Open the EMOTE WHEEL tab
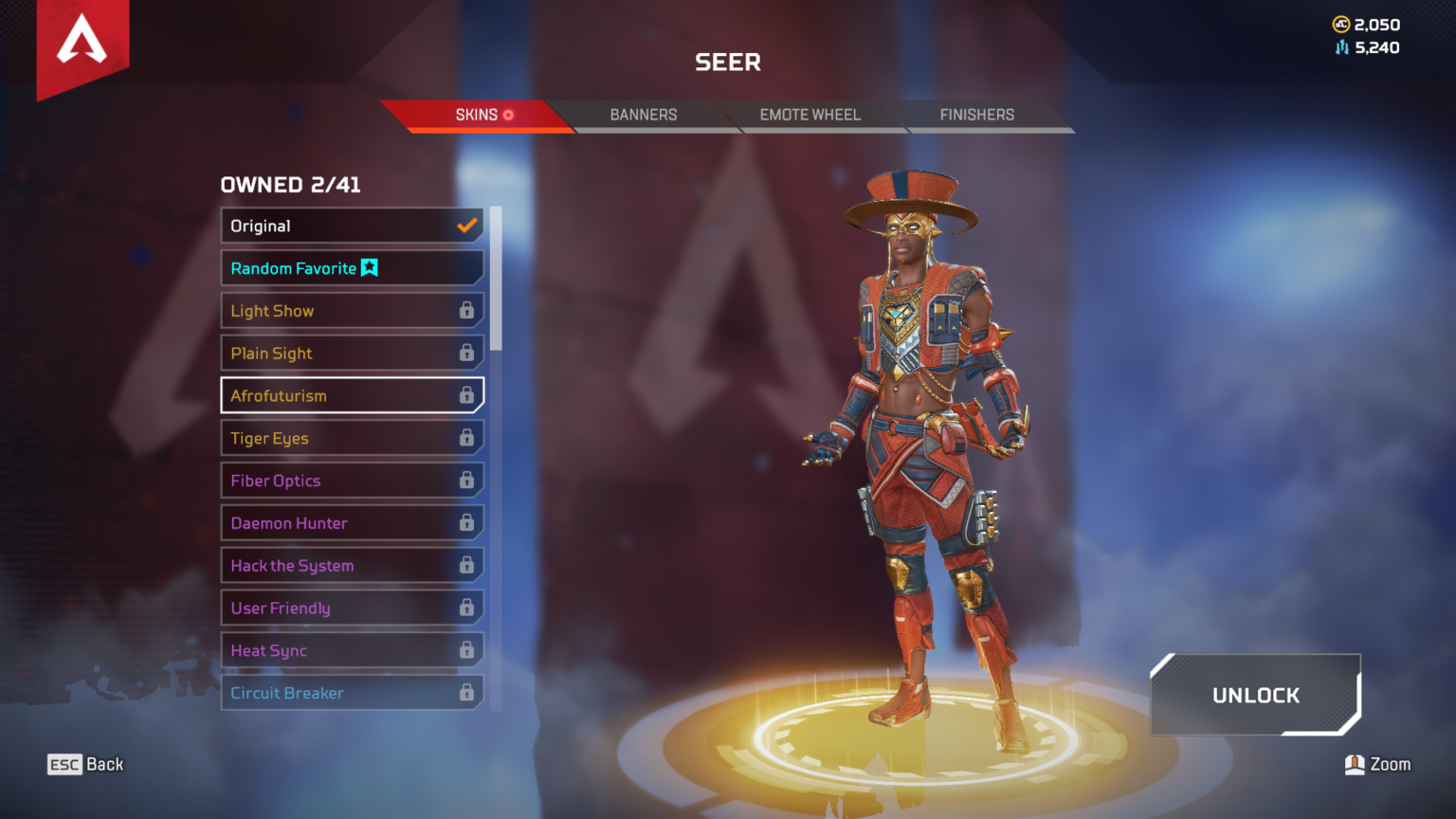 click(810, 115)
